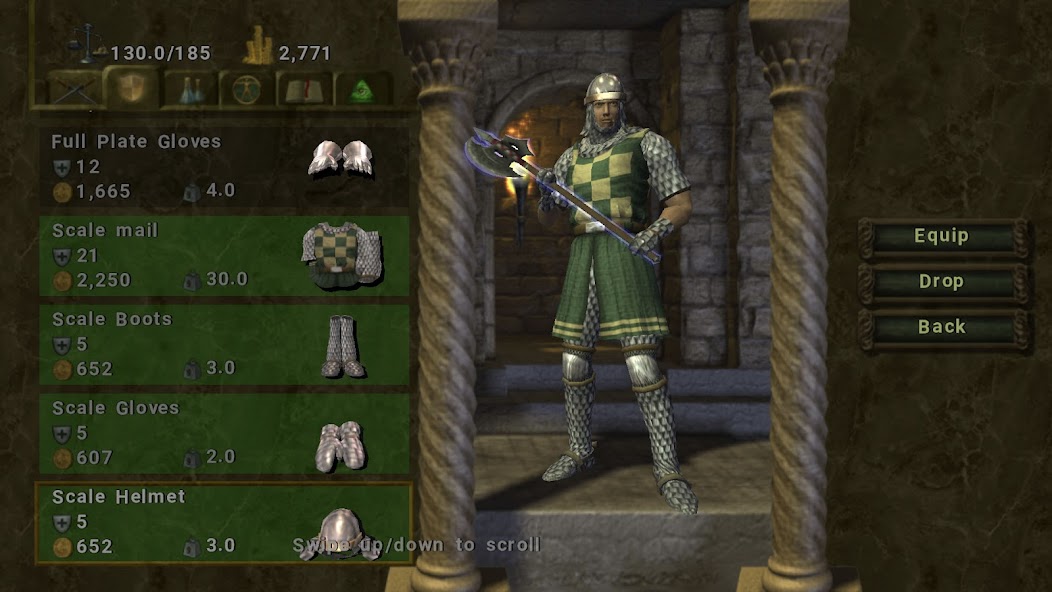
Task: Open the Vitruvian man character tab
Action: [247, 89]
